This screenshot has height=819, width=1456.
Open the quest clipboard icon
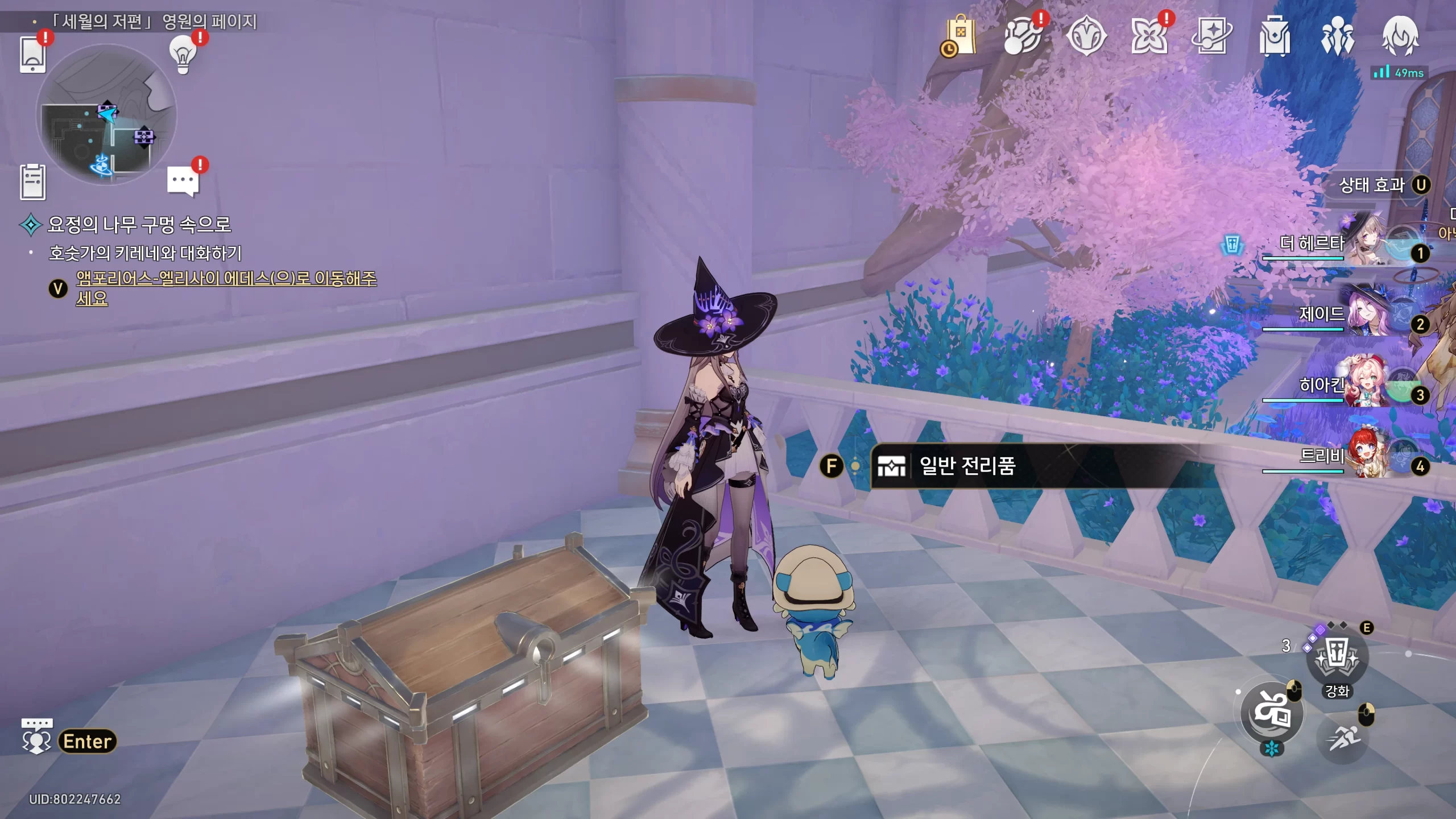(33, 182)
